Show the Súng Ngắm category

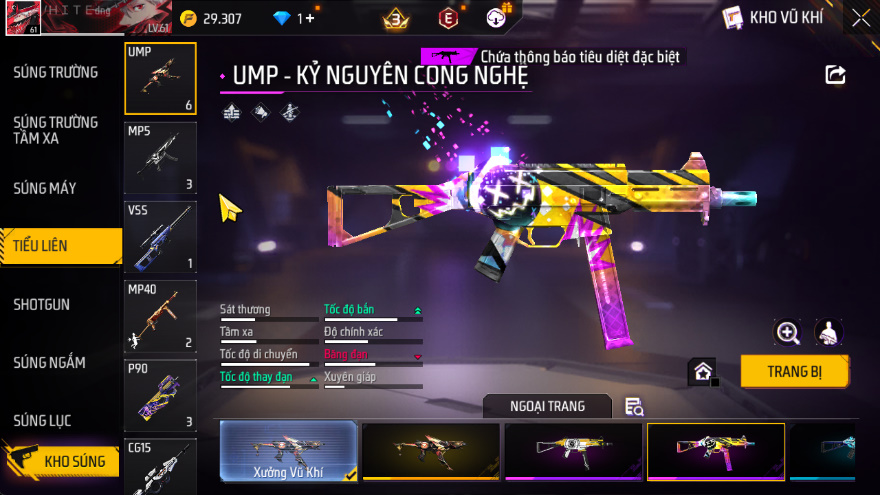[x=50, y=362]
